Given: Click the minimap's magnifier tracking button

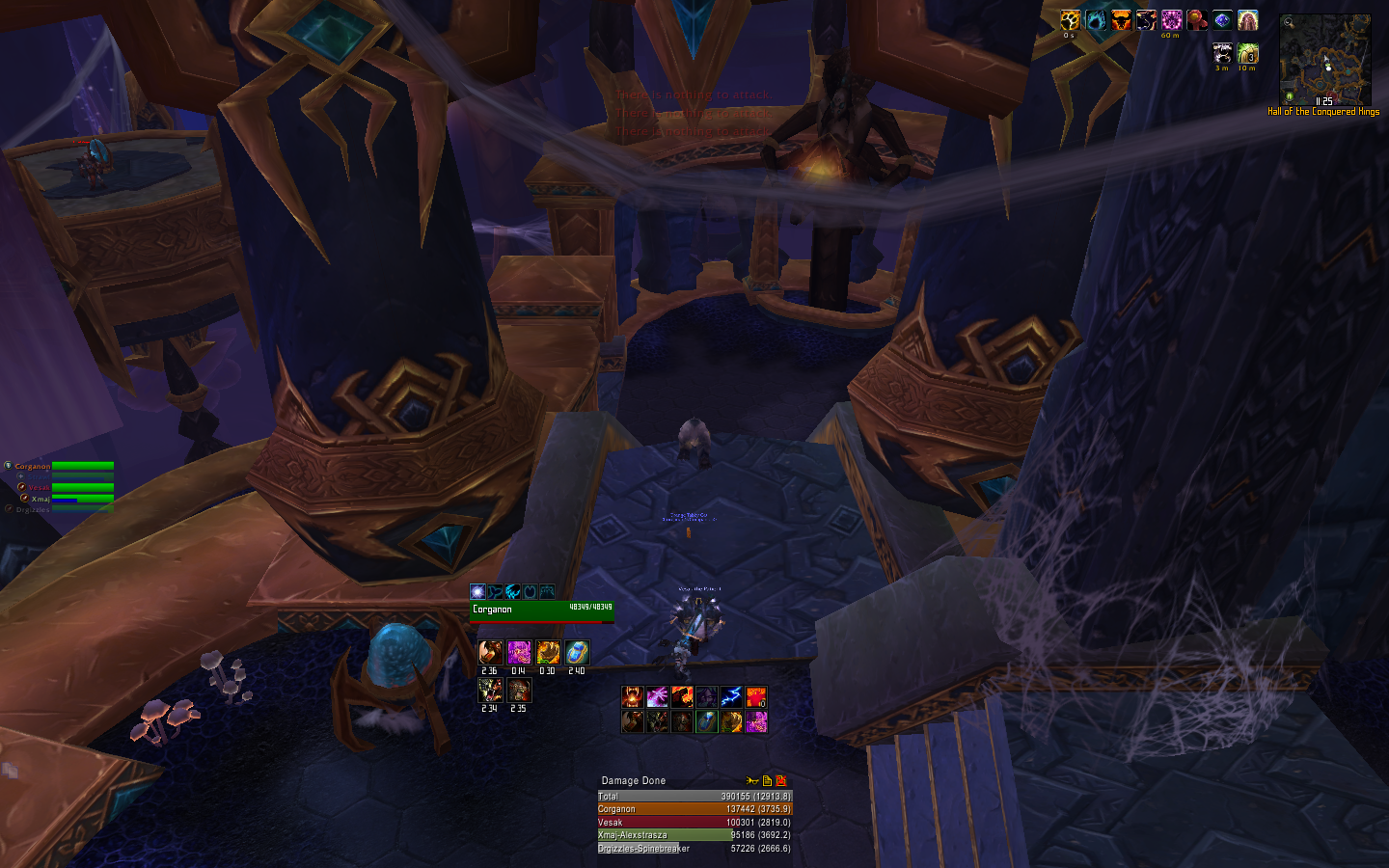Looking at the screenshot, I should 1289,22.
